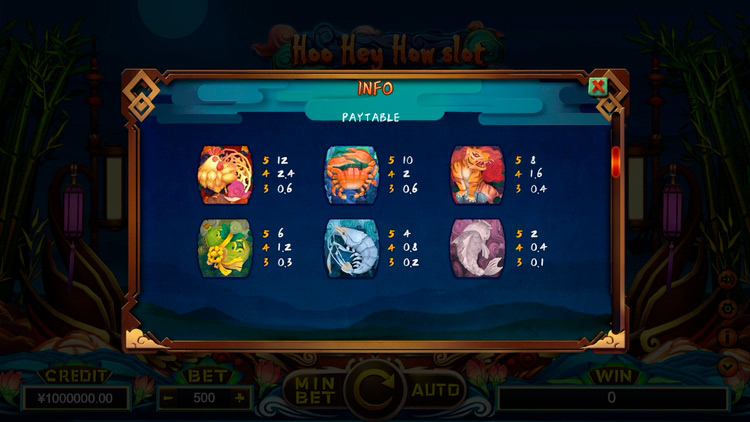Click the round info icon

[x=728, y=338]
